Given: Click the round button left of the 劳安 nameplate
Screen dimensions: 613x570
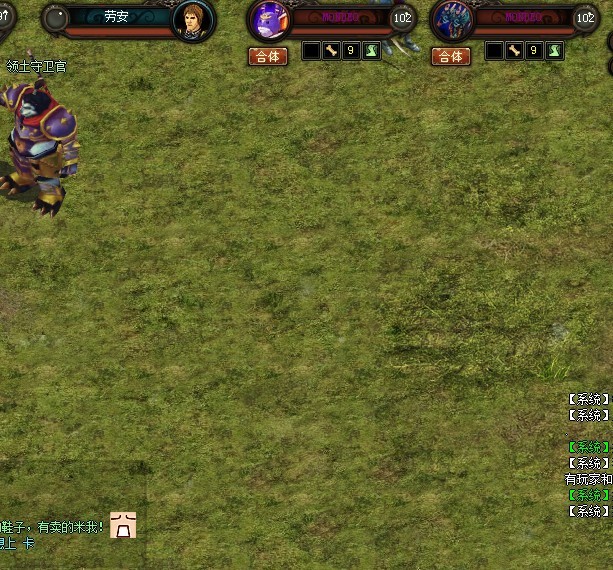Looking at the screenshot, I should coord(56,19).
